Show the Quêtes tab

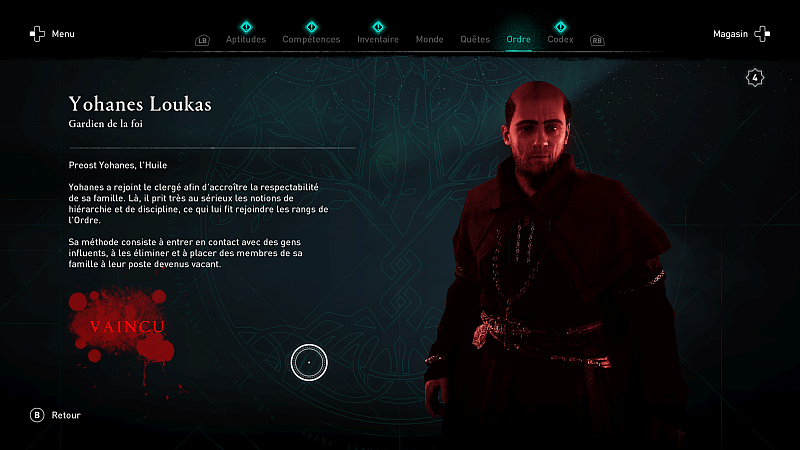click(x=475, y=40)
